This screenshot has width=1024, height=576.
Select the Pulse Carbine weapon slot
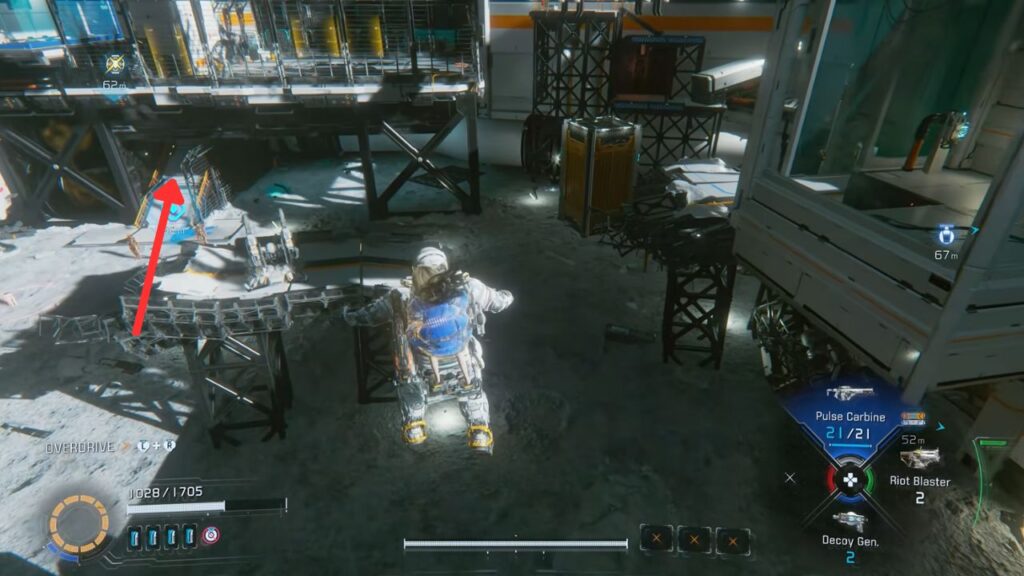click(x=850, y=412)
